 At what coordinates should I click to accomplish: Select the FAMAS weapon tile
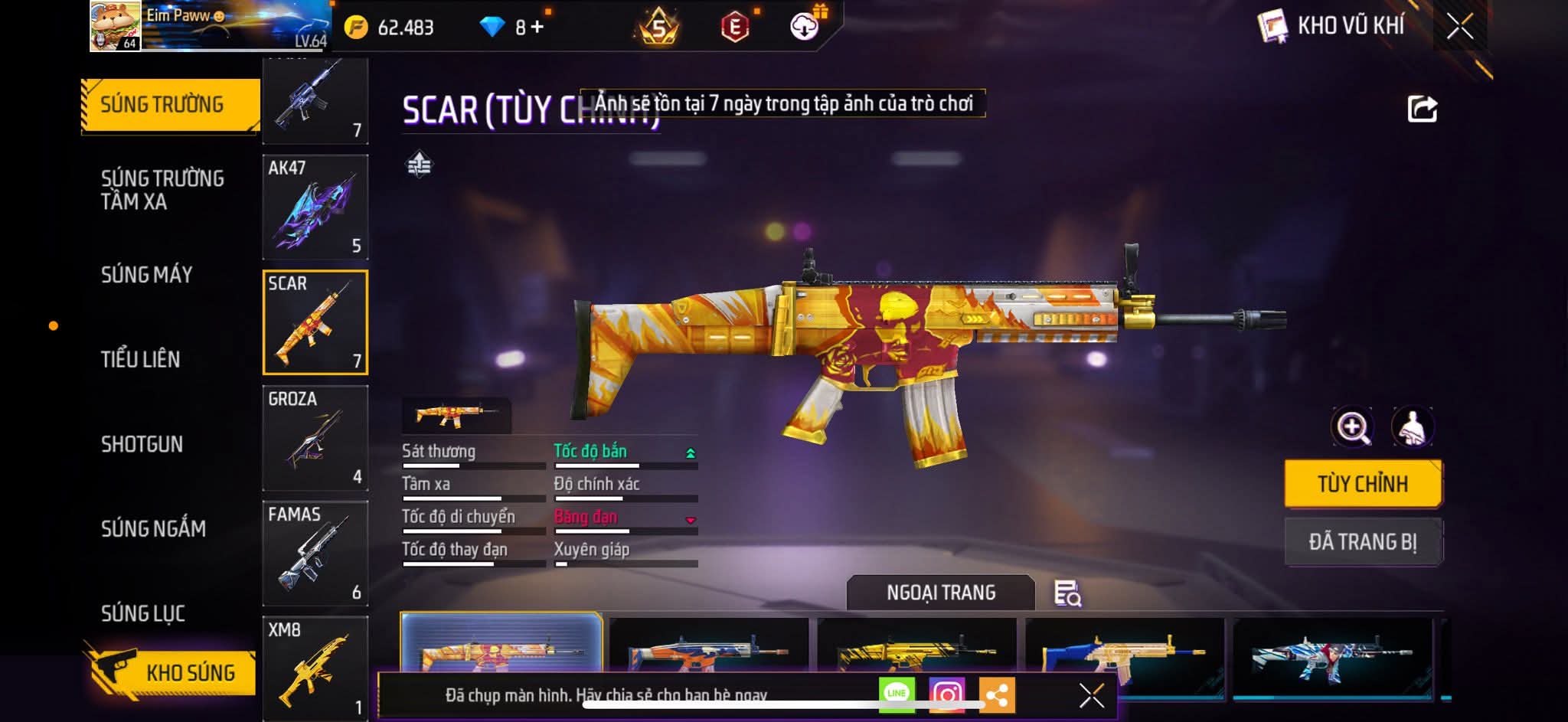[x=315, y=553]
